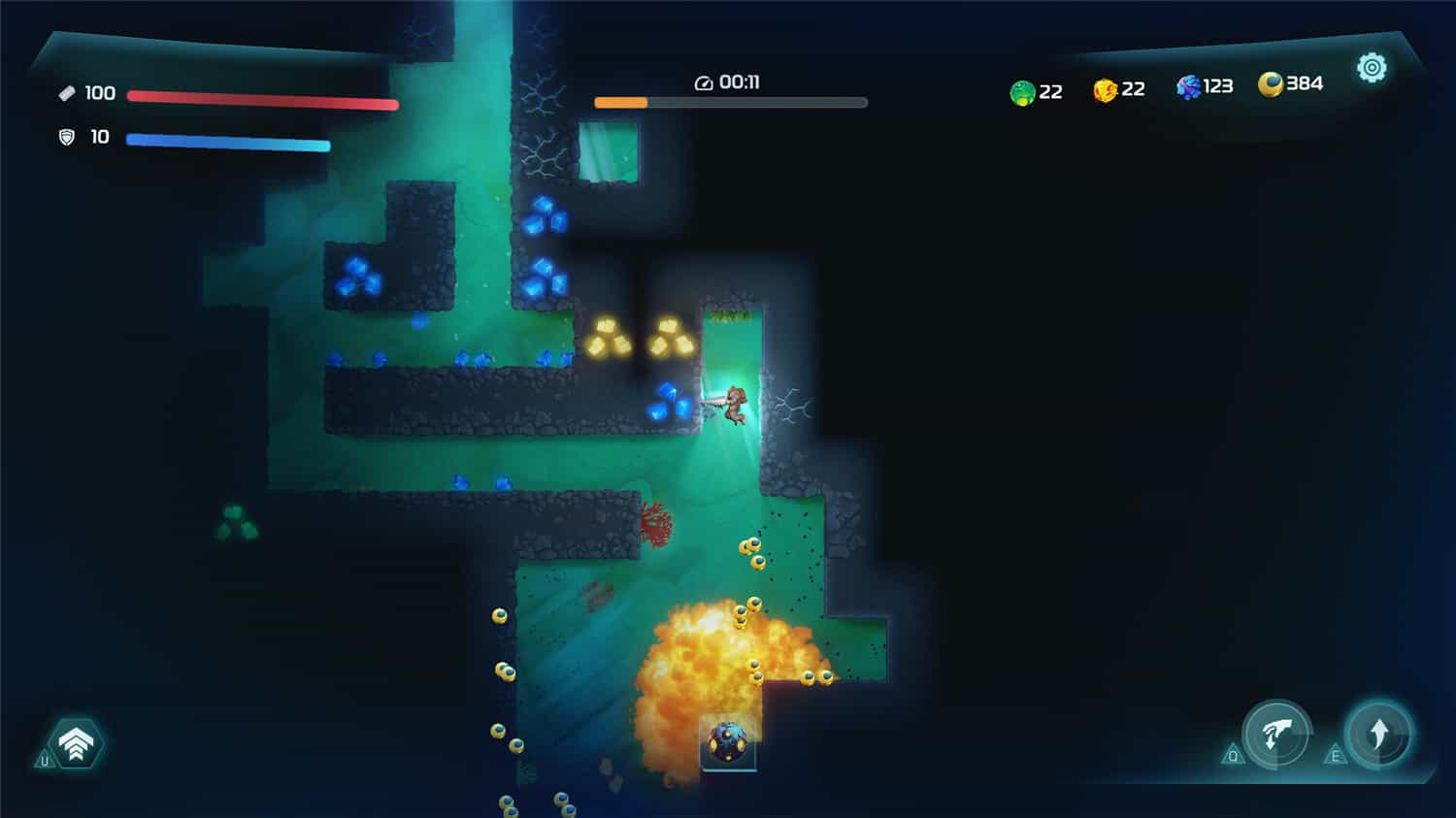This screenshot has width=1456, height=818.
Task: Click the gold coin currency icon
Action: 1273,84
